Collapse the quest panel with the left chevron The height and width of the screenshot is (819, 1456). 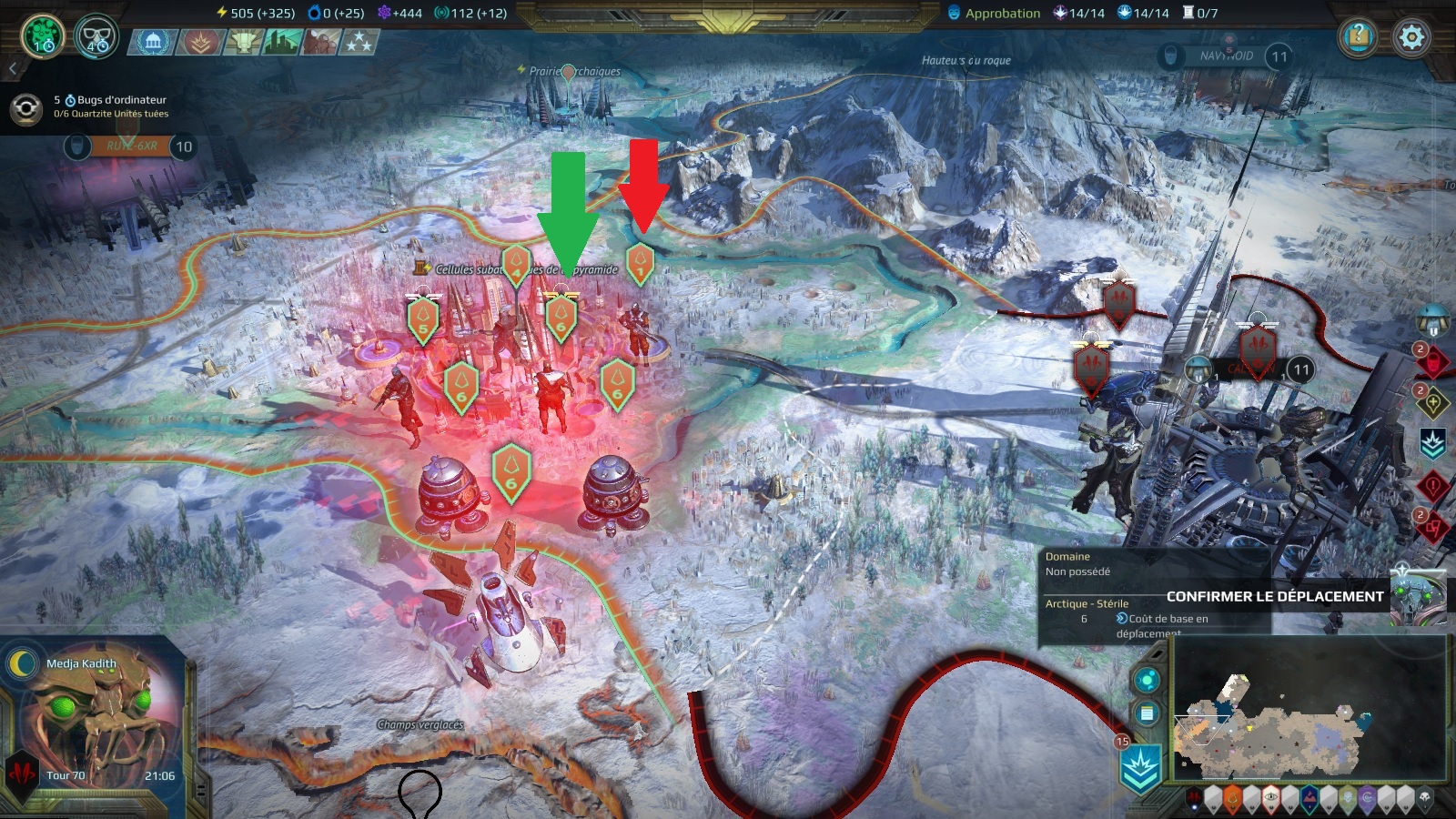tap(13, 67)
